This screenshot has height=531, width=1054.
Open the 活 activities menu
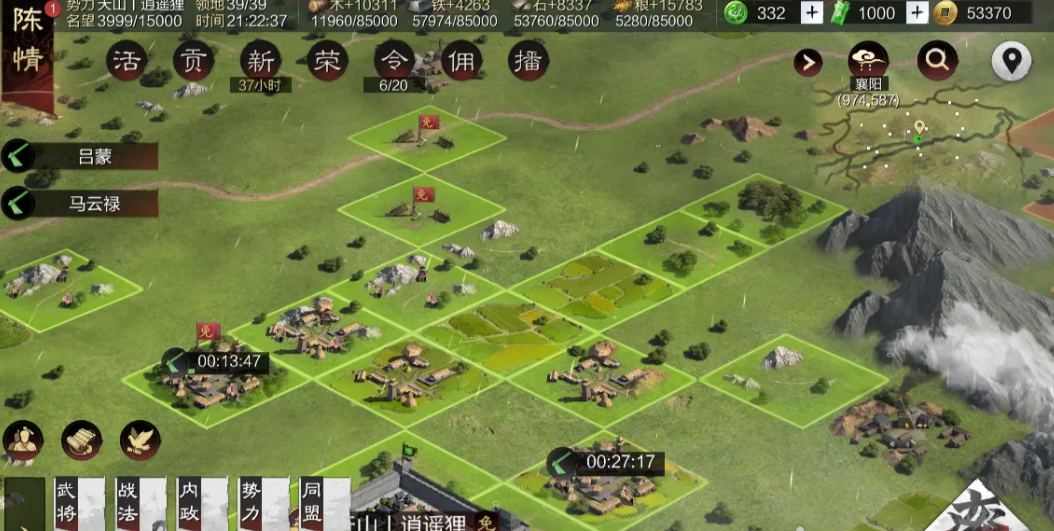click(x=127, y=62)
